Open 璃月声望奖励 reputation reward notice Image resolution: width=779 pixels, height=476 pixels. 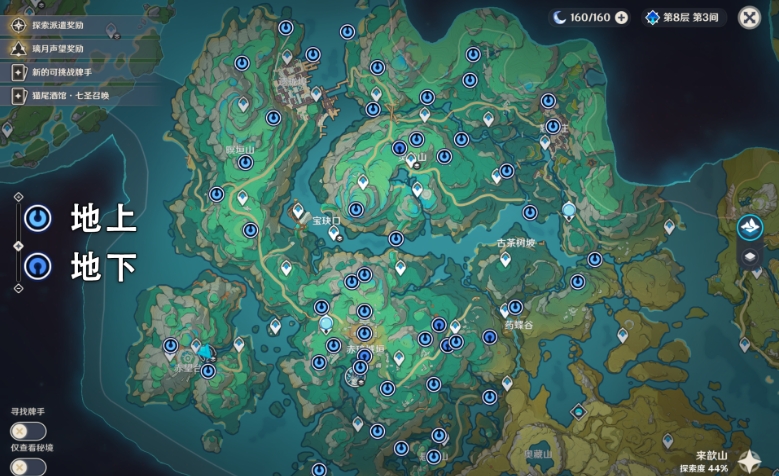pyautogui.click(x=58, y=47)
